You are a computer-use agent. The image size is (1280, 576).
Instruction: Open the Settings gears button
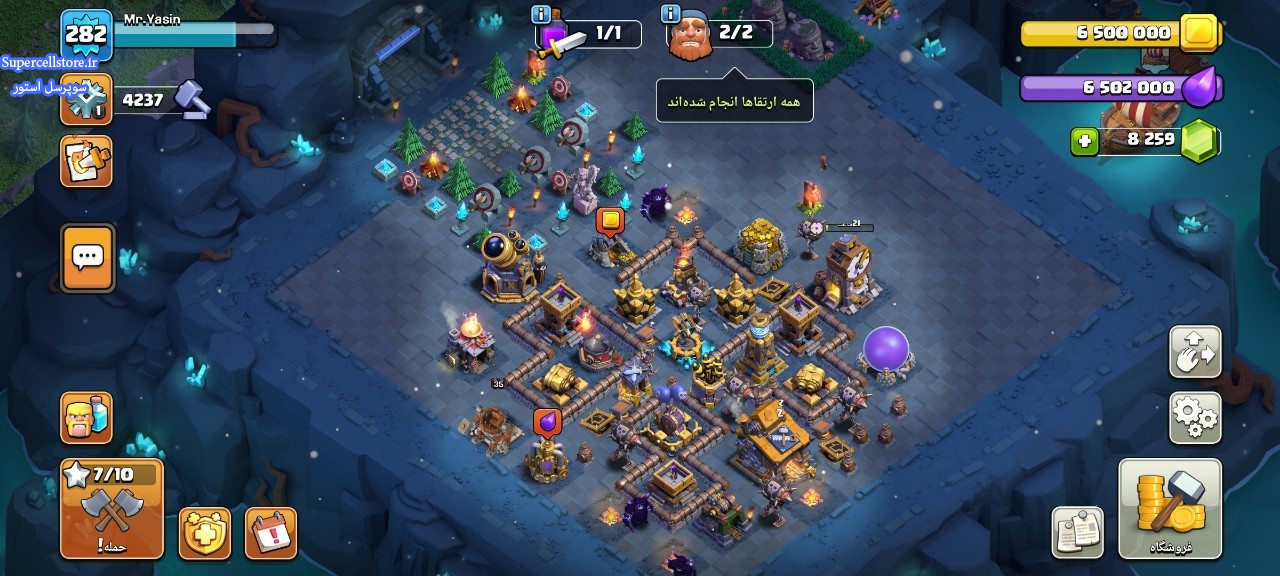pos(1195,418)
